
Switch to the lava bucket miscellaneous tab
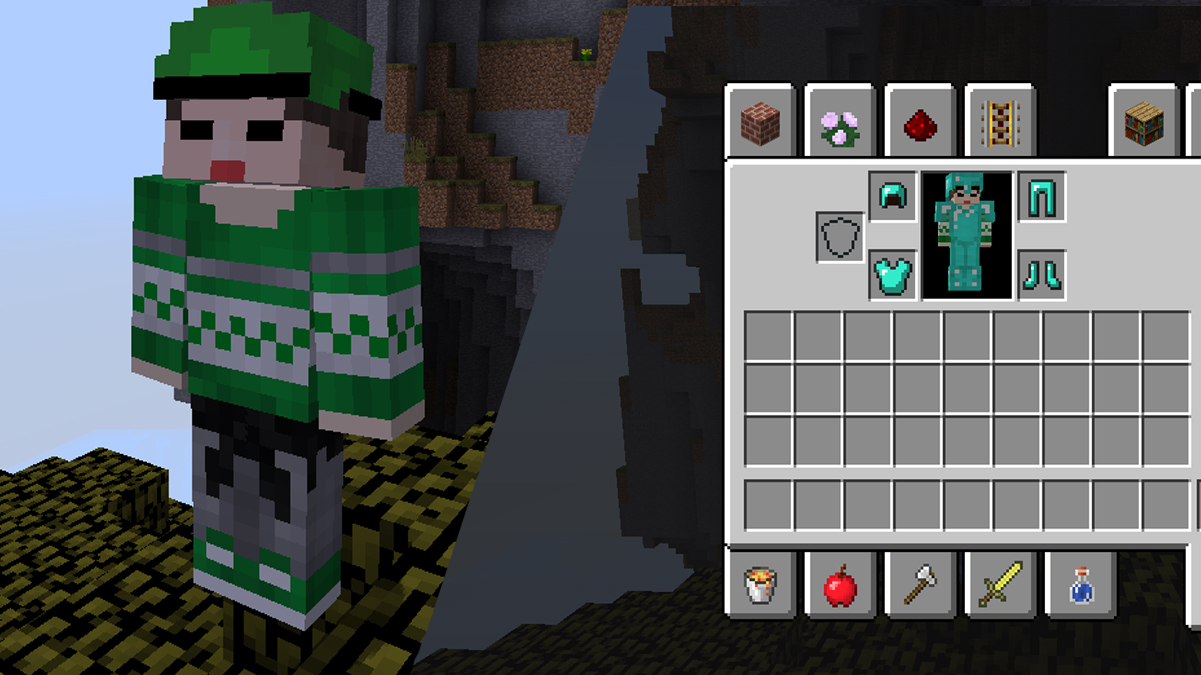[761, 585]
